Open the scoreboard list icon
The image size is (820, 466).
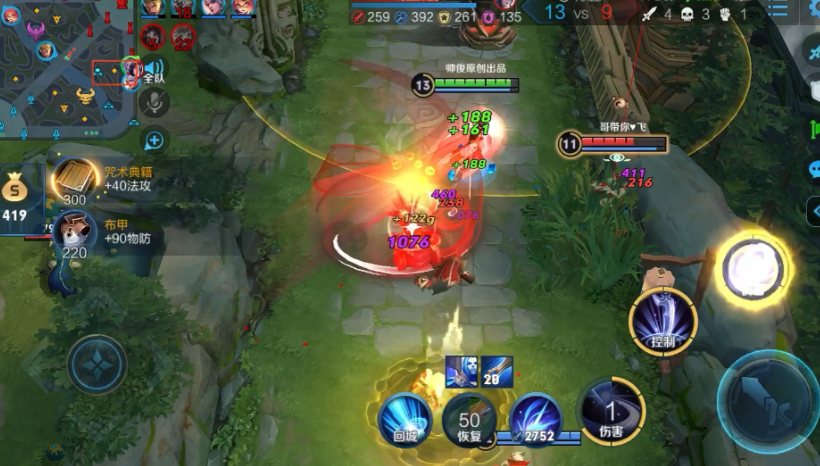pyautogui.click(x=778, y=10)
